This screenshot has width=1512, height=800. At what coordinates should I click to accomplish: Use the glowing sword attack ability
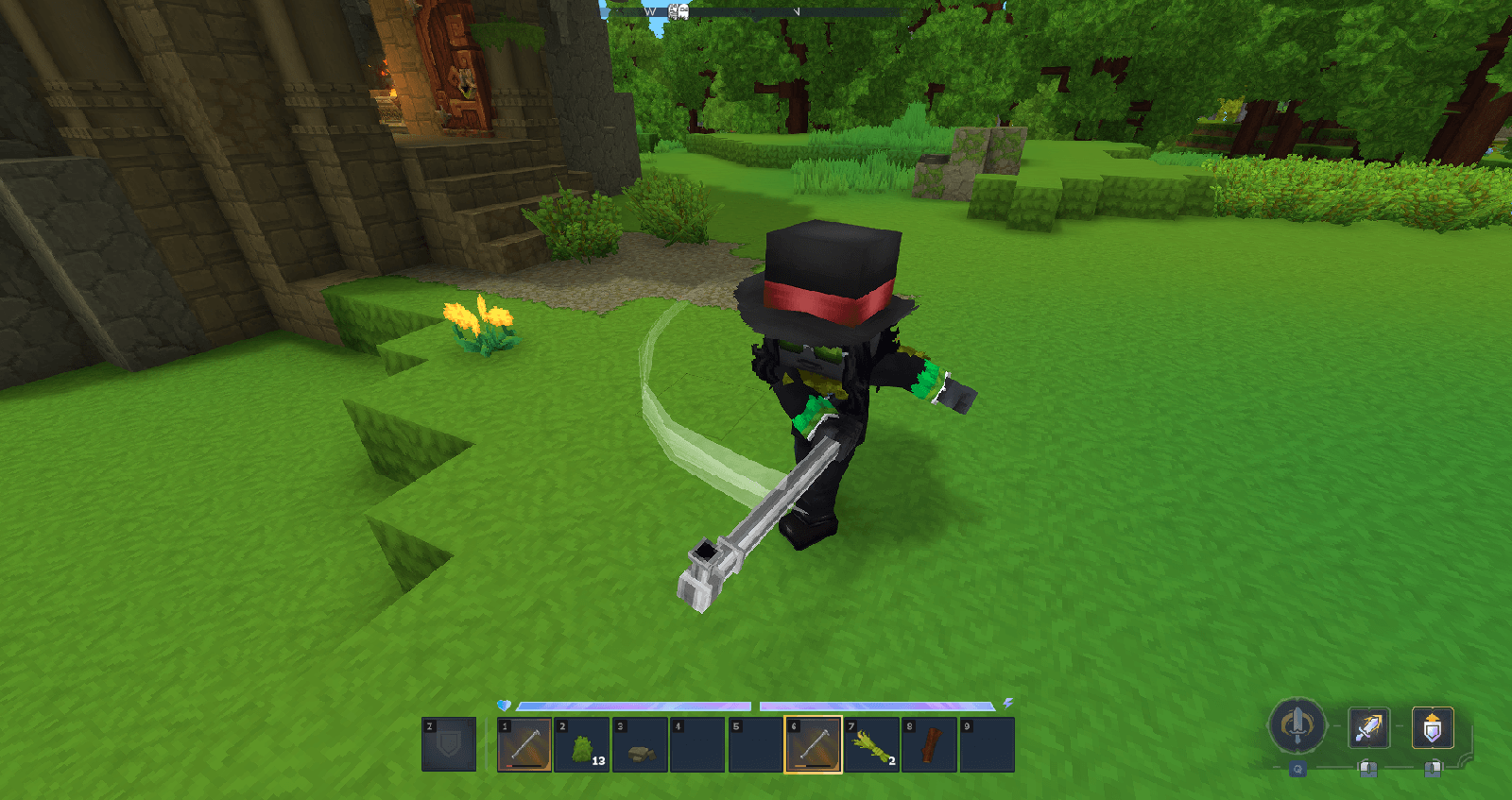(x=1367, y=727)
